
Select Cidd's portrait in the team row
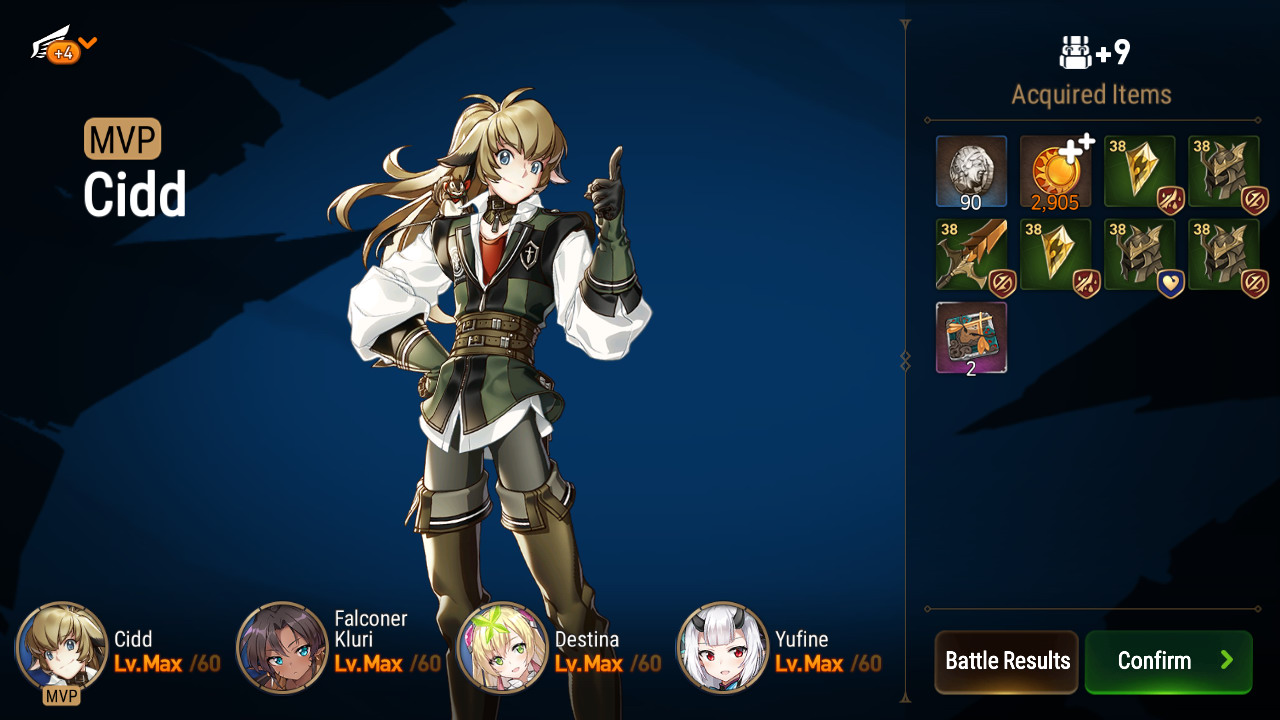(62, 647)
